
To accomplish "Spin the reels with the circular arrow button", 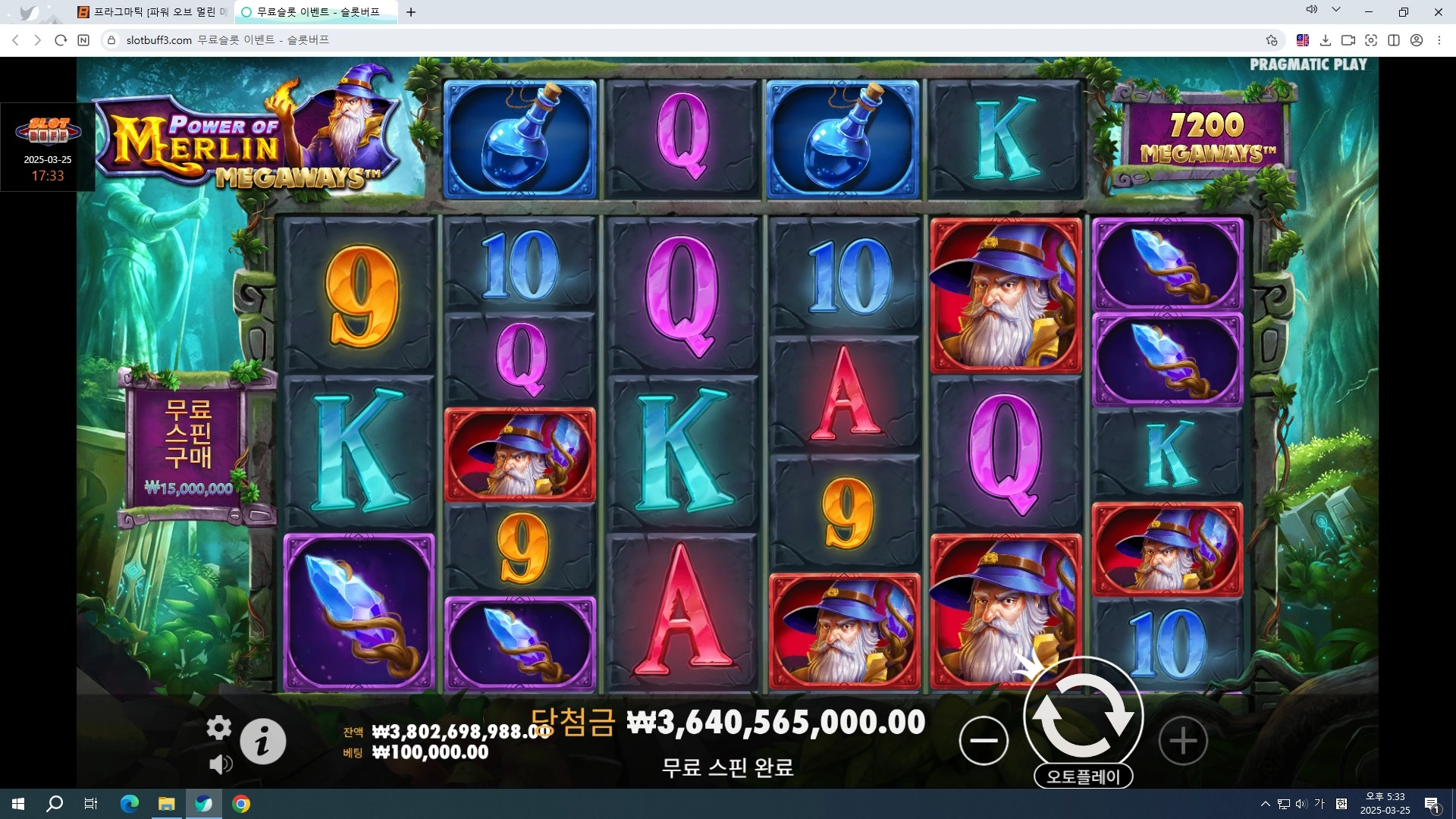I will [x=1083, y=716].
